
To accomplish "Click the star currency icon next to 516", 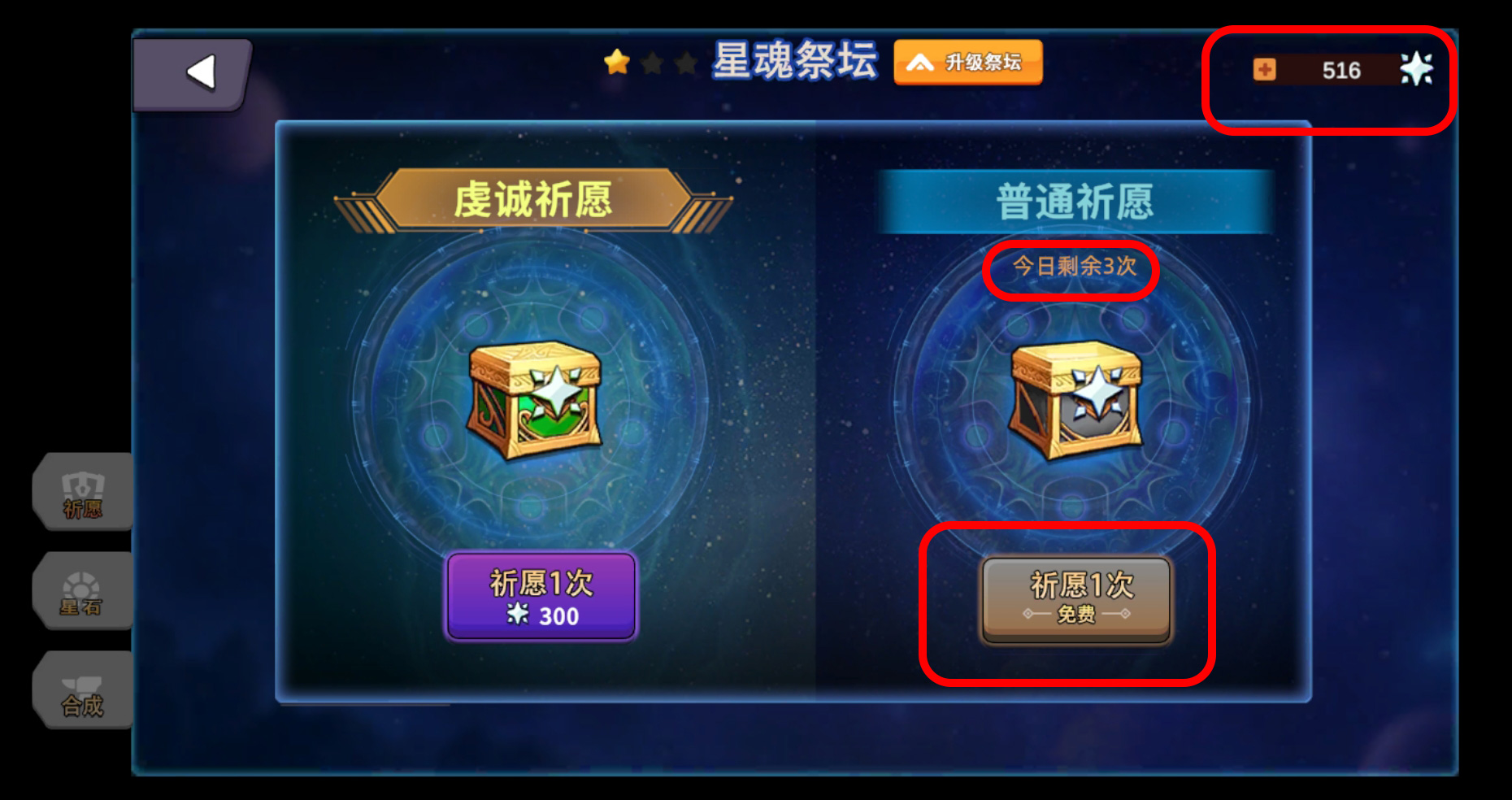I will tap(1419, 70).
